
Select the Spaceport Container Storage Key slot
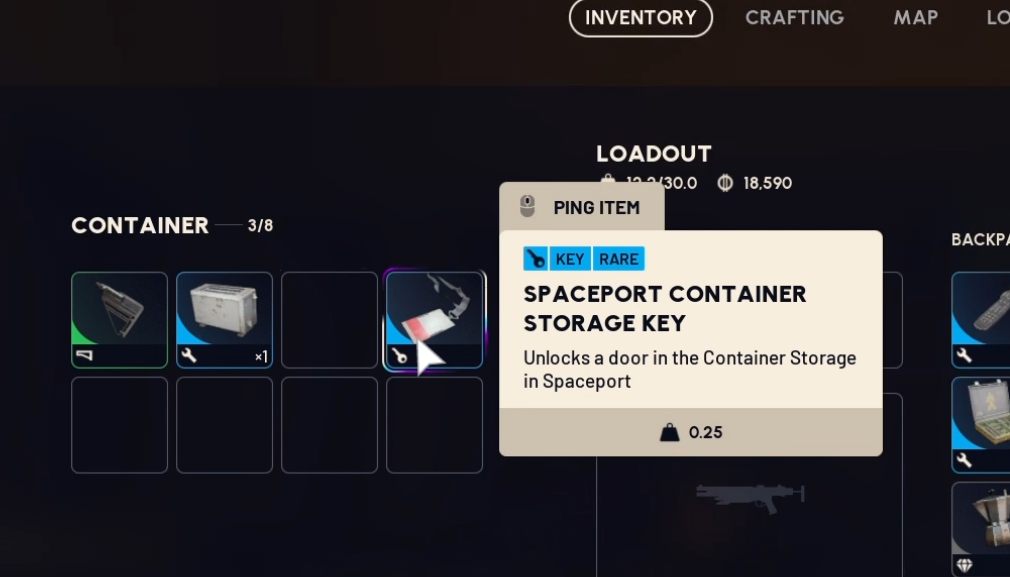(x=434, y=320)
